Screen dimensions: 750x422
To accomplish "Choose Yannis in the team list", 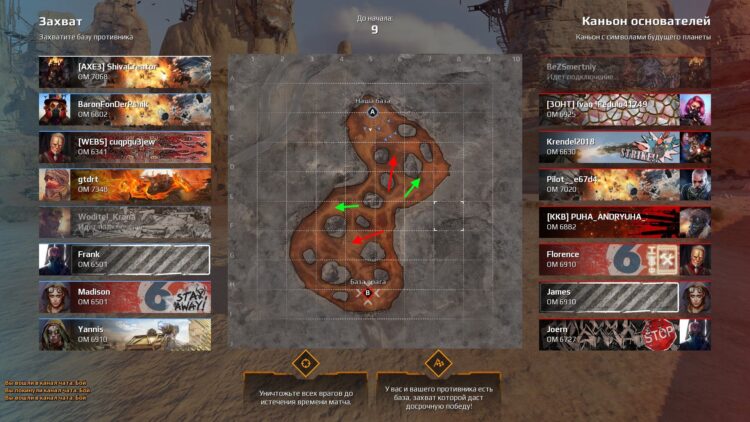I will click(125, 333).
